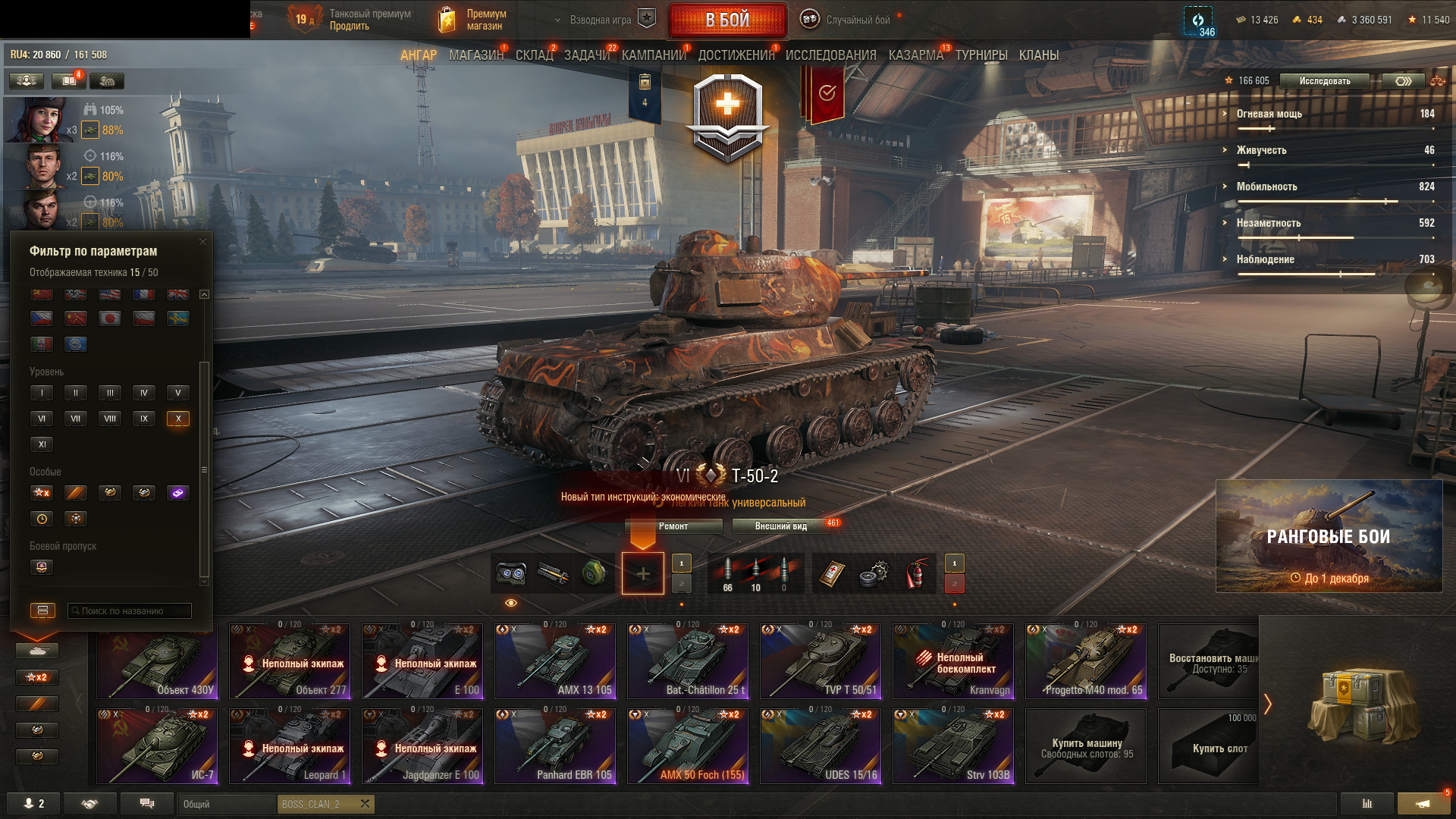Open Внешний вид appearance customization

[x=781, y=526]
